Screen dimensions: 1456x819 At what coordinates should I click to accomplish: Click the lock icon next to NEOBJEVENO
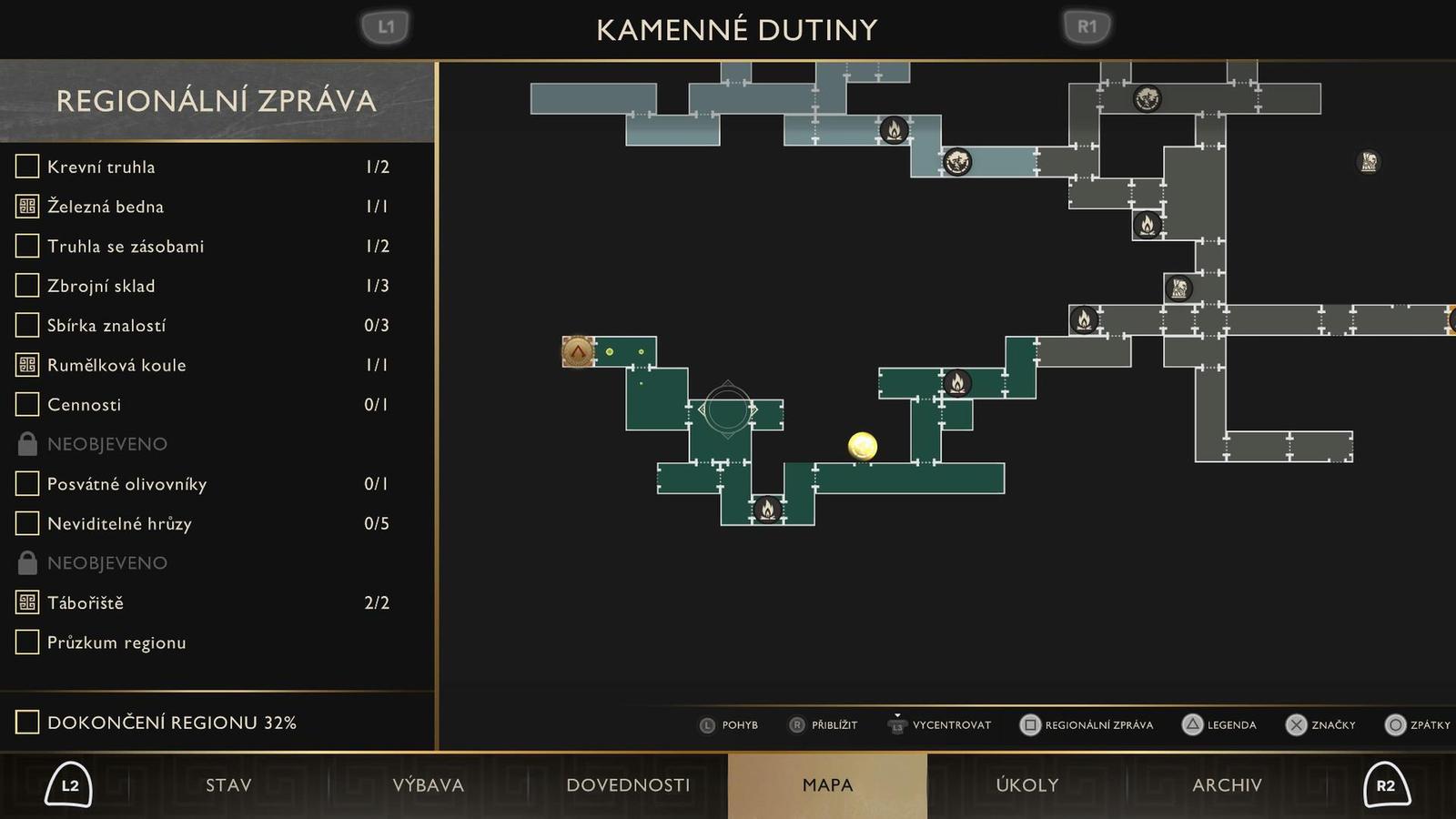[x=25, y=443]
